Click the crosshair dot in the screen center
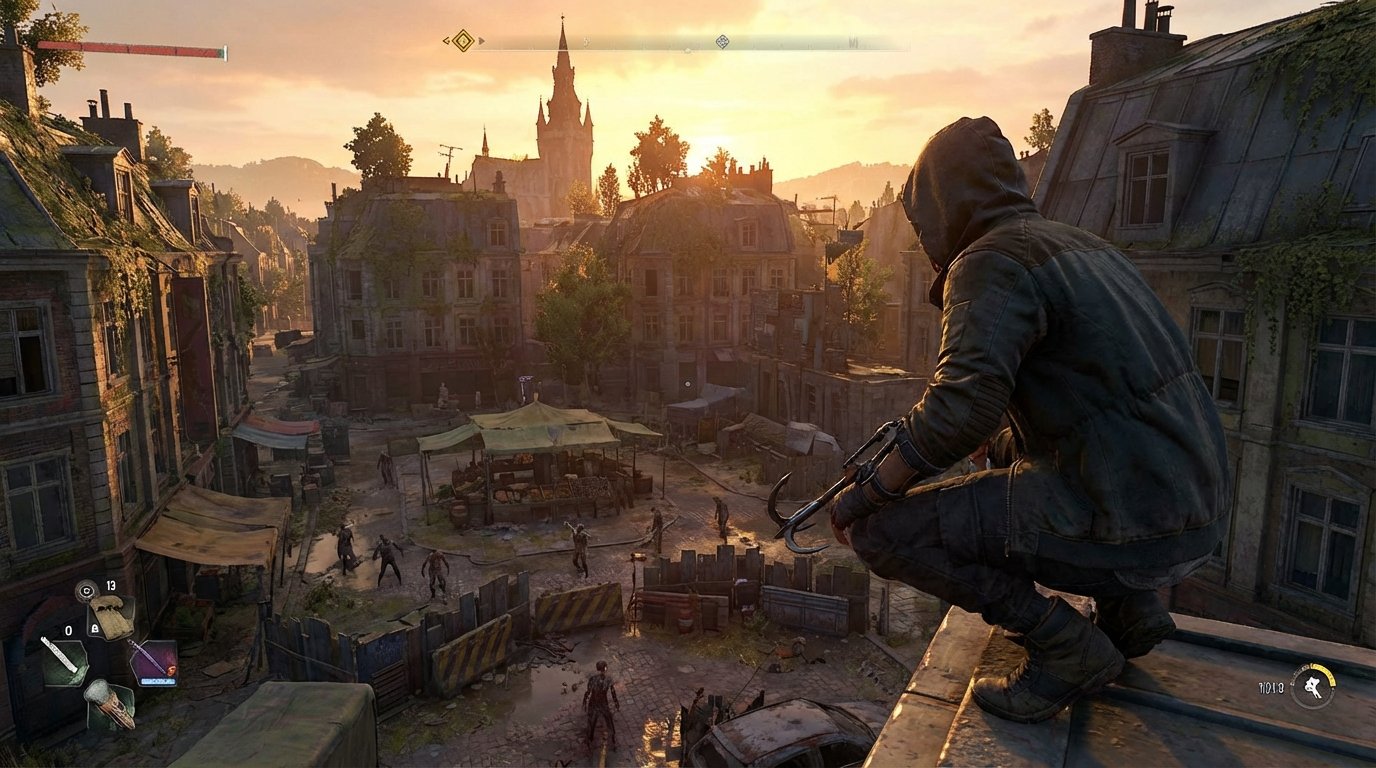The image size is (1376, 768). pyautogui.click(x=688, y=384)
